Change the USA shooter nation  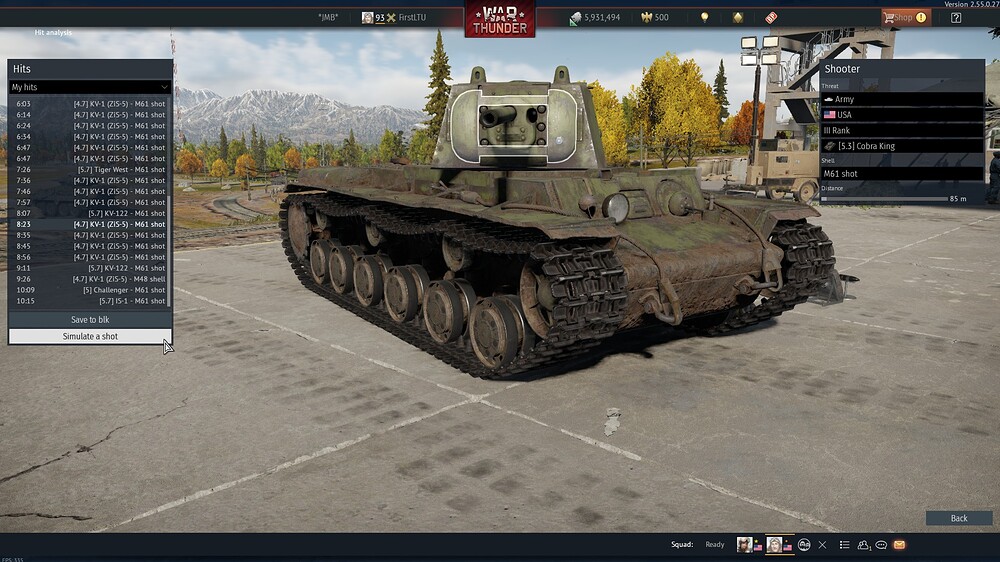[901, 115]
